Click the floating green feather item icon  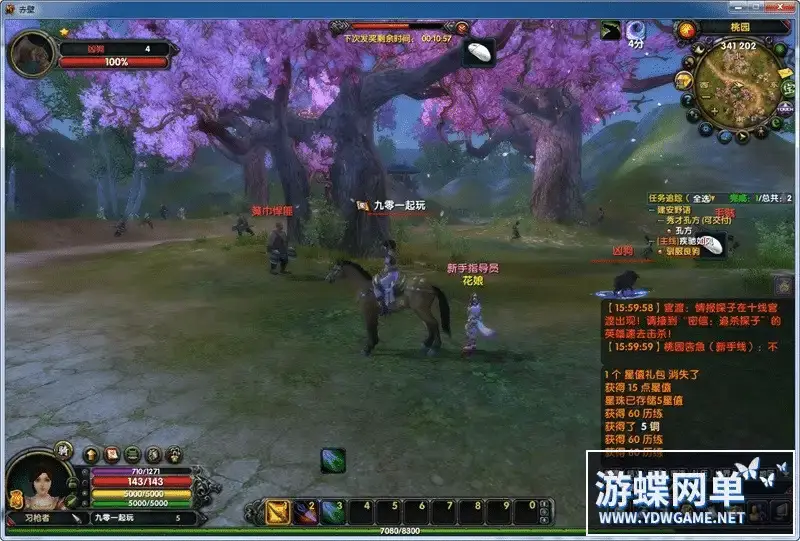pos(333,460)
